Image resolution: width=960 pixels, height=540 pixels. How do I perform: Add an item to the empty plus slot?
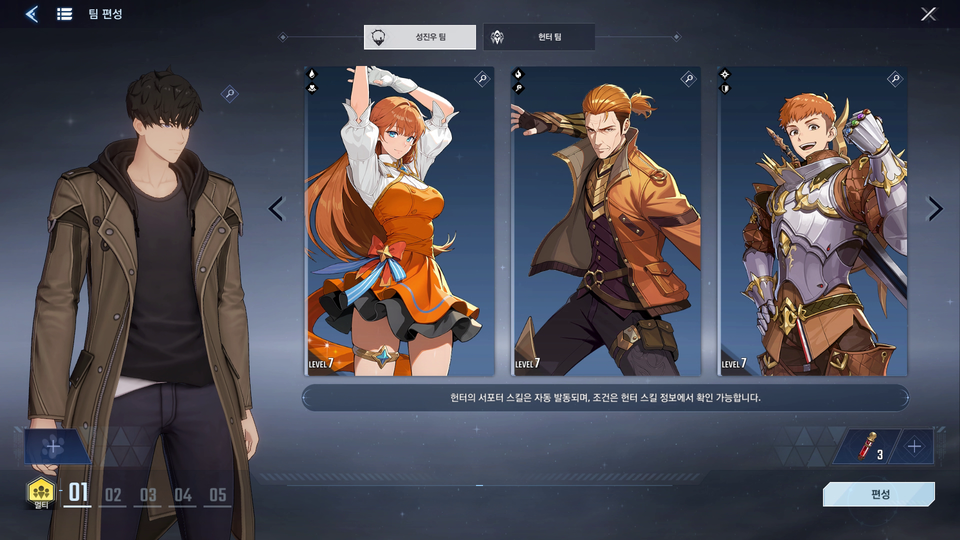[914, 447]
